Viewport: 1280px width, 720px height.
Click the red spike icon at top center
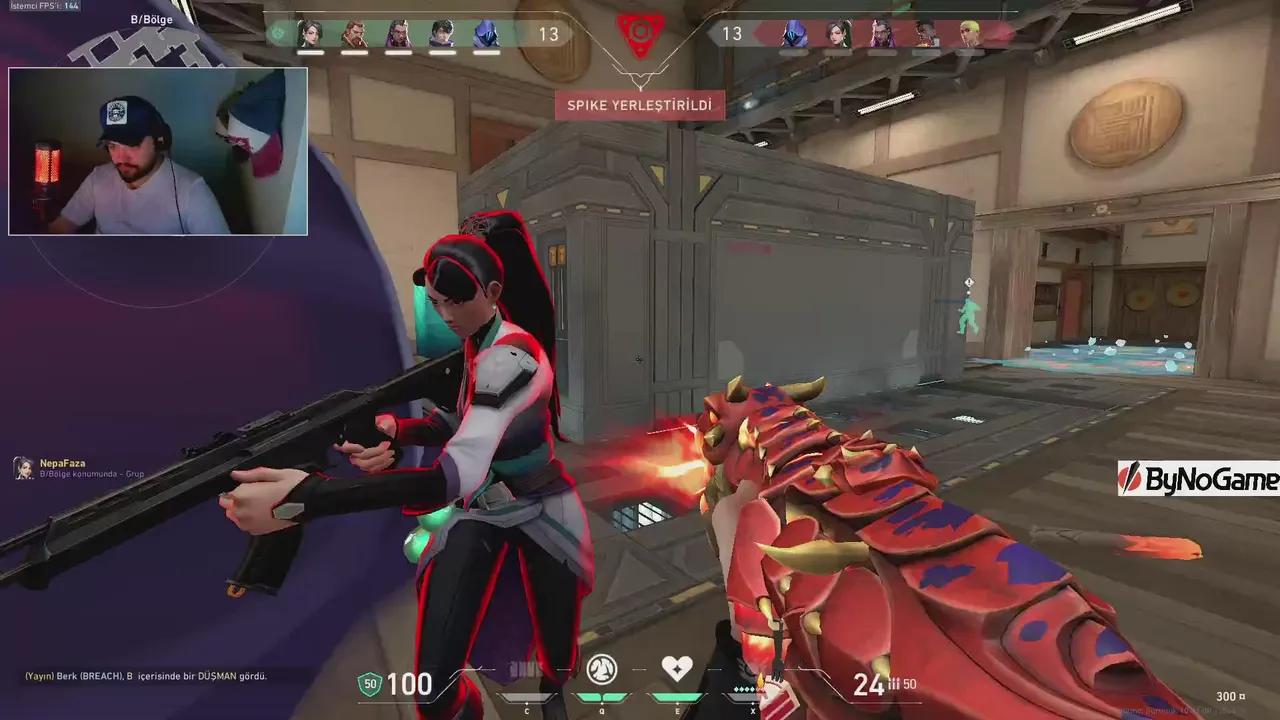tap(637, 33)
